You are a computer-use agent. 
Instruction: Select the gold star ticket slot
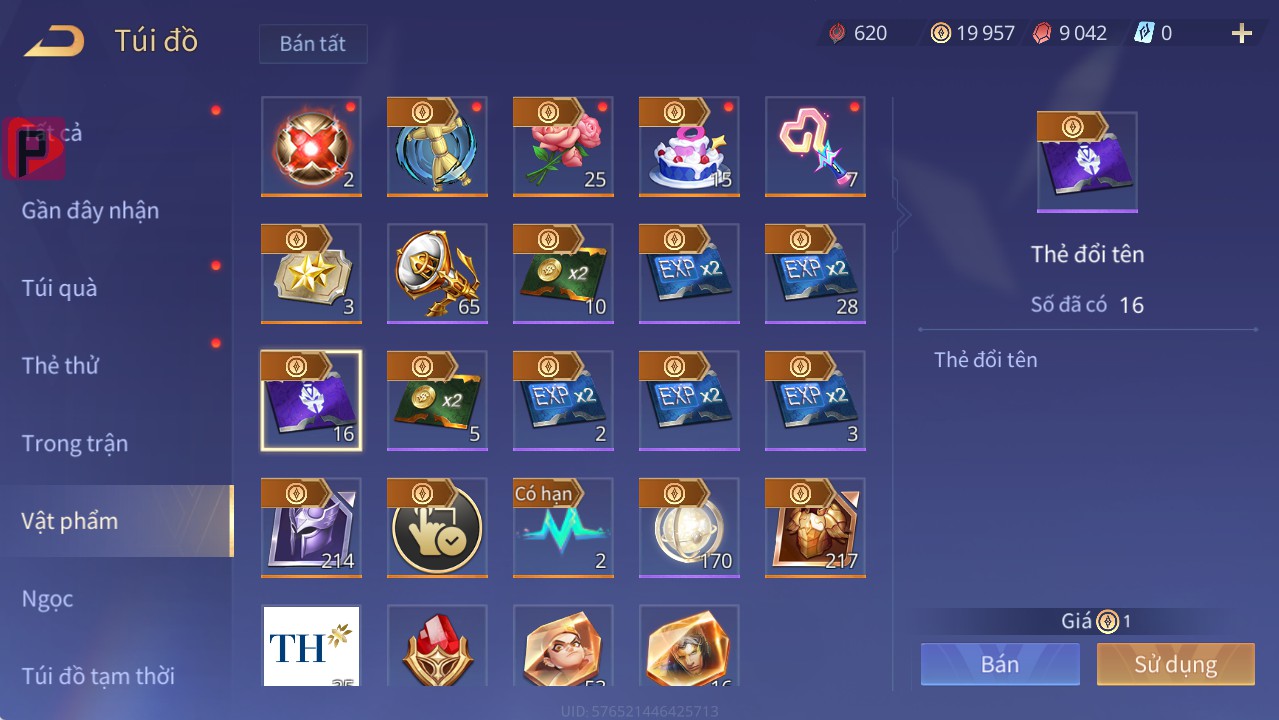(311, 273)
